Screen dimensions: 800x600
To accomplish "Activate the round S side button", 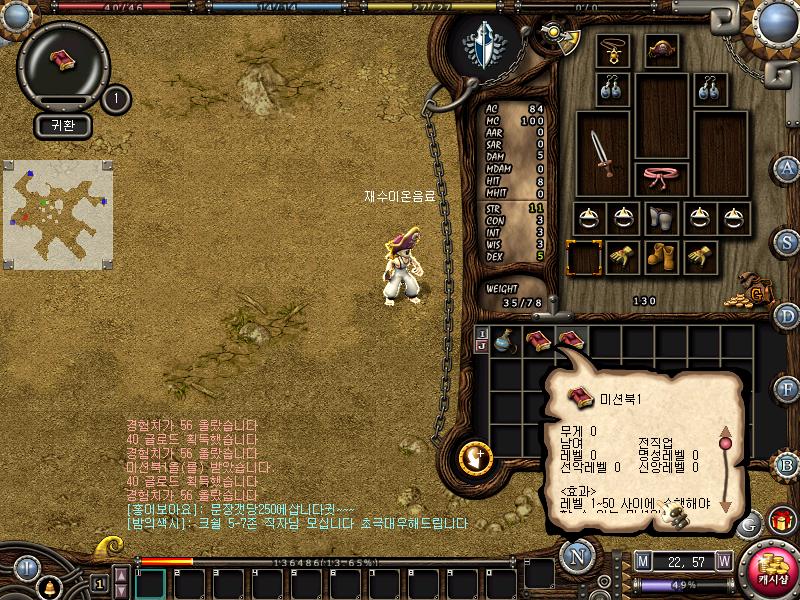I will [x=788, y=241].
